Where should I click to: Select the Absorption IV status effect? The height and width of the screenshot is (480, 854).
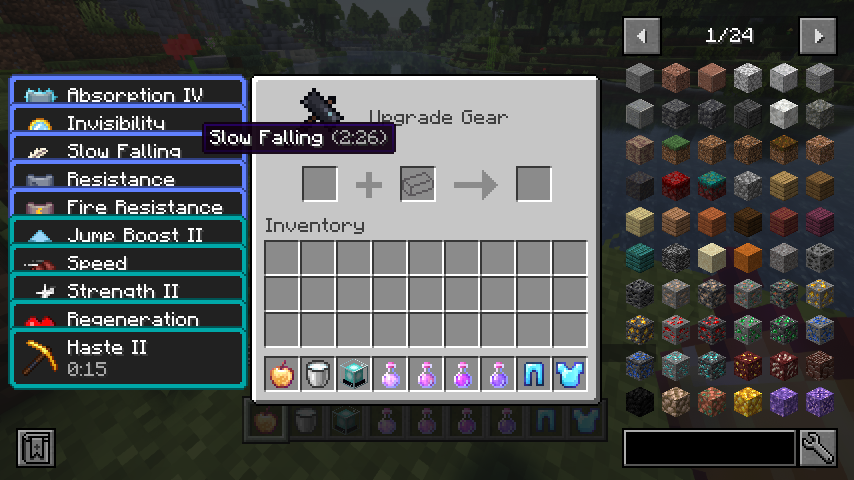tap(128, 95)
